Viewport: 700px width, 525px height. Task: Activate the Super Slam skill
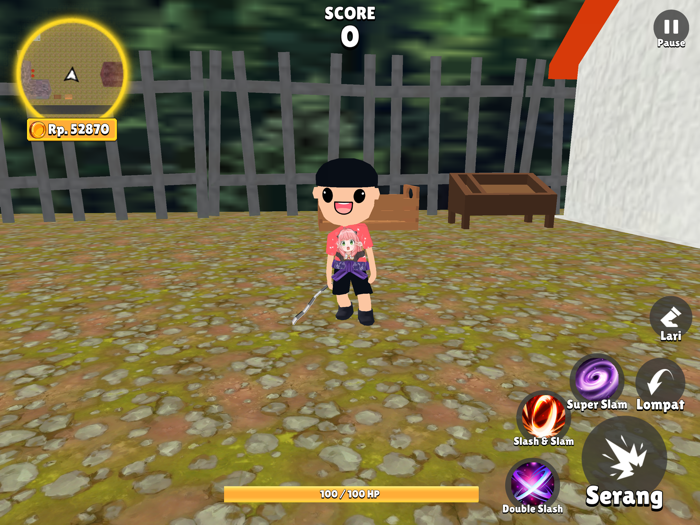click(597, 379)
